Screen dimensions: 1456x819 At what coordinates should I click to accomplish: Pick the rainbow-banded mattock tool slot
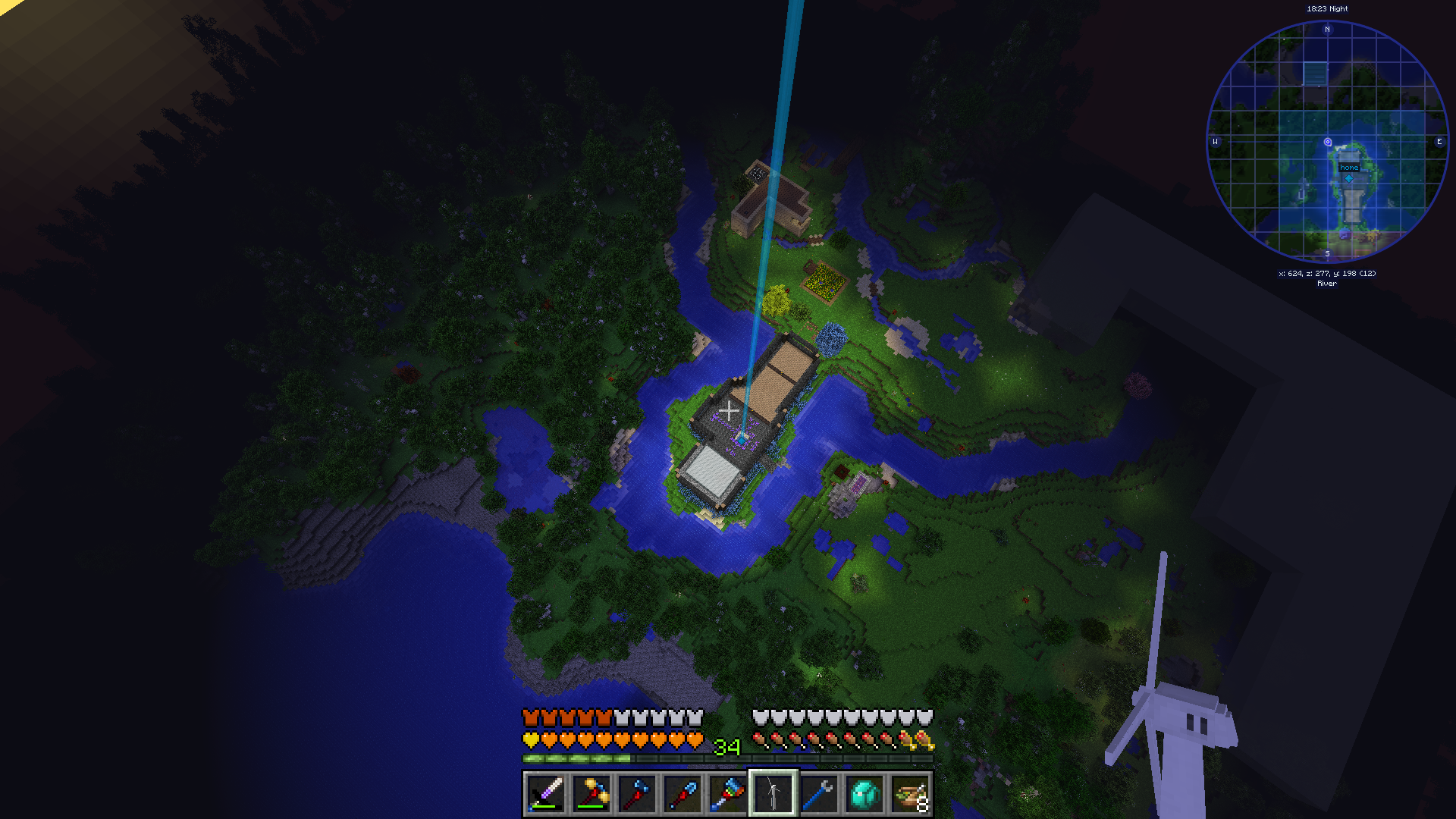click(727, 794)
